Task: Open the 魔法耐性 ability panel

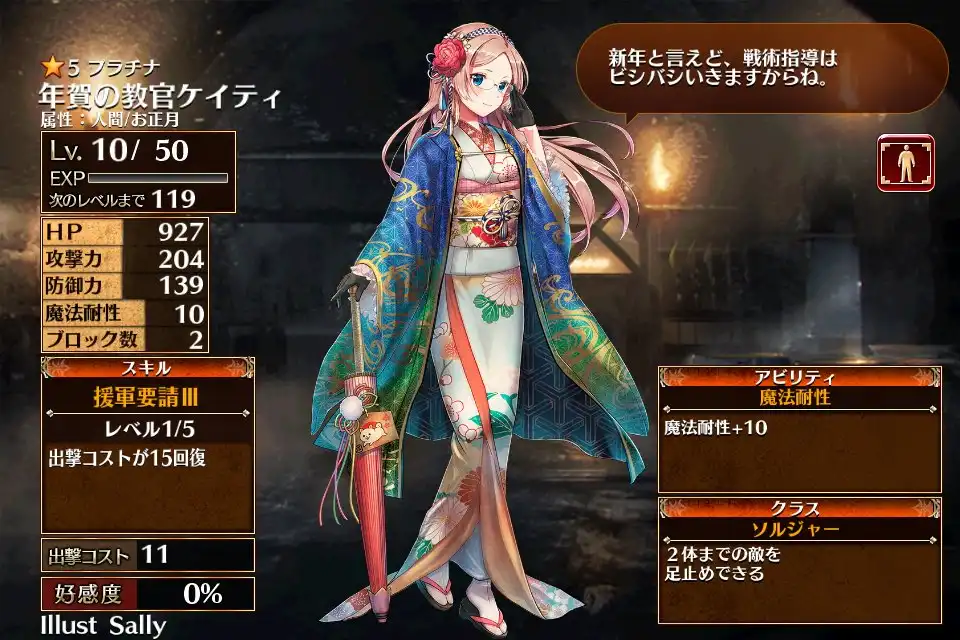Action: tap(799, 397)
